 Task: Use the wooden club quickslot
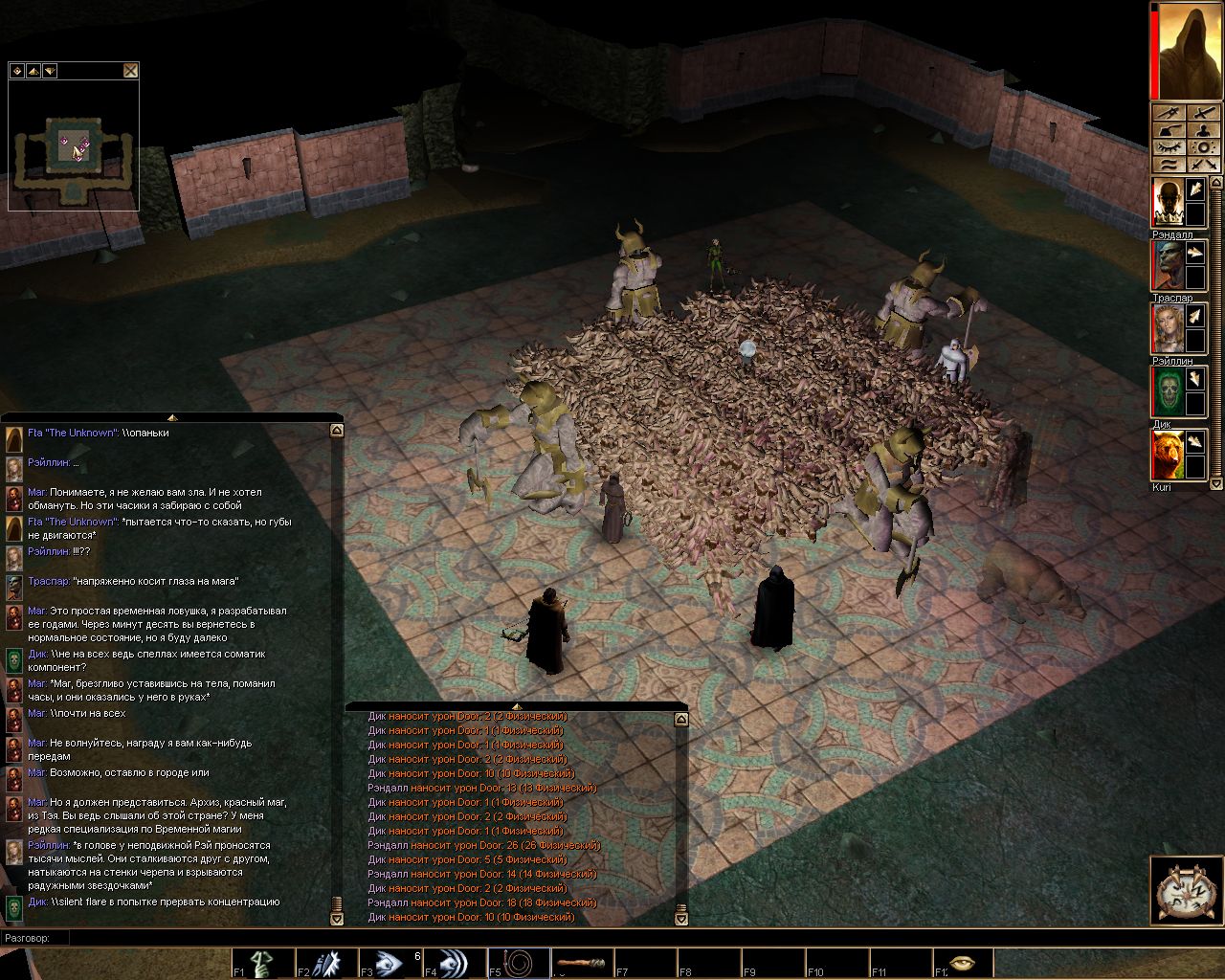(x=581, y=963)
